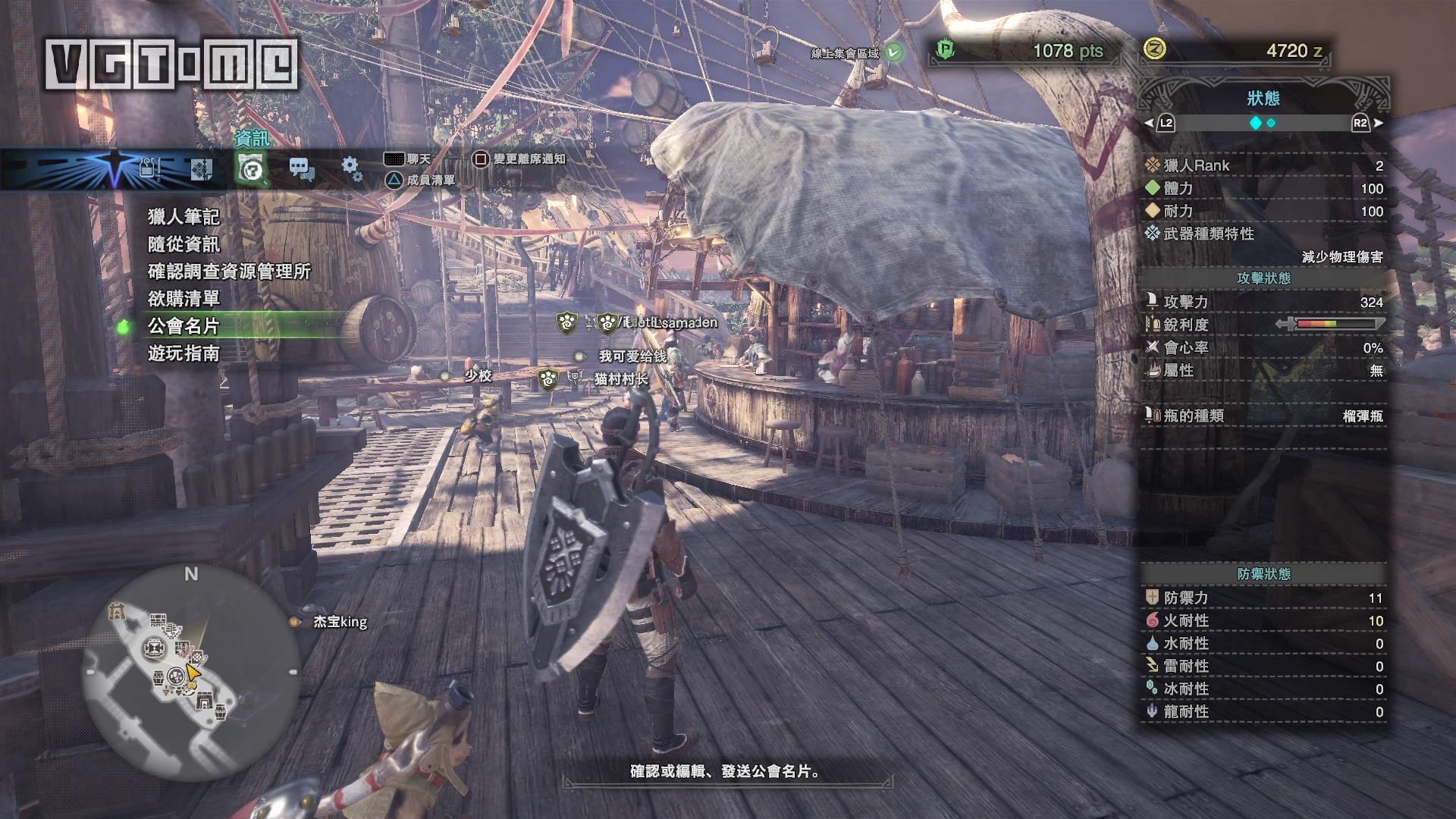The height and width of the screenshot is (819, 1456).
Task: Choose 確認調查資源管理所 menu entry
Action: coord(229,271)
